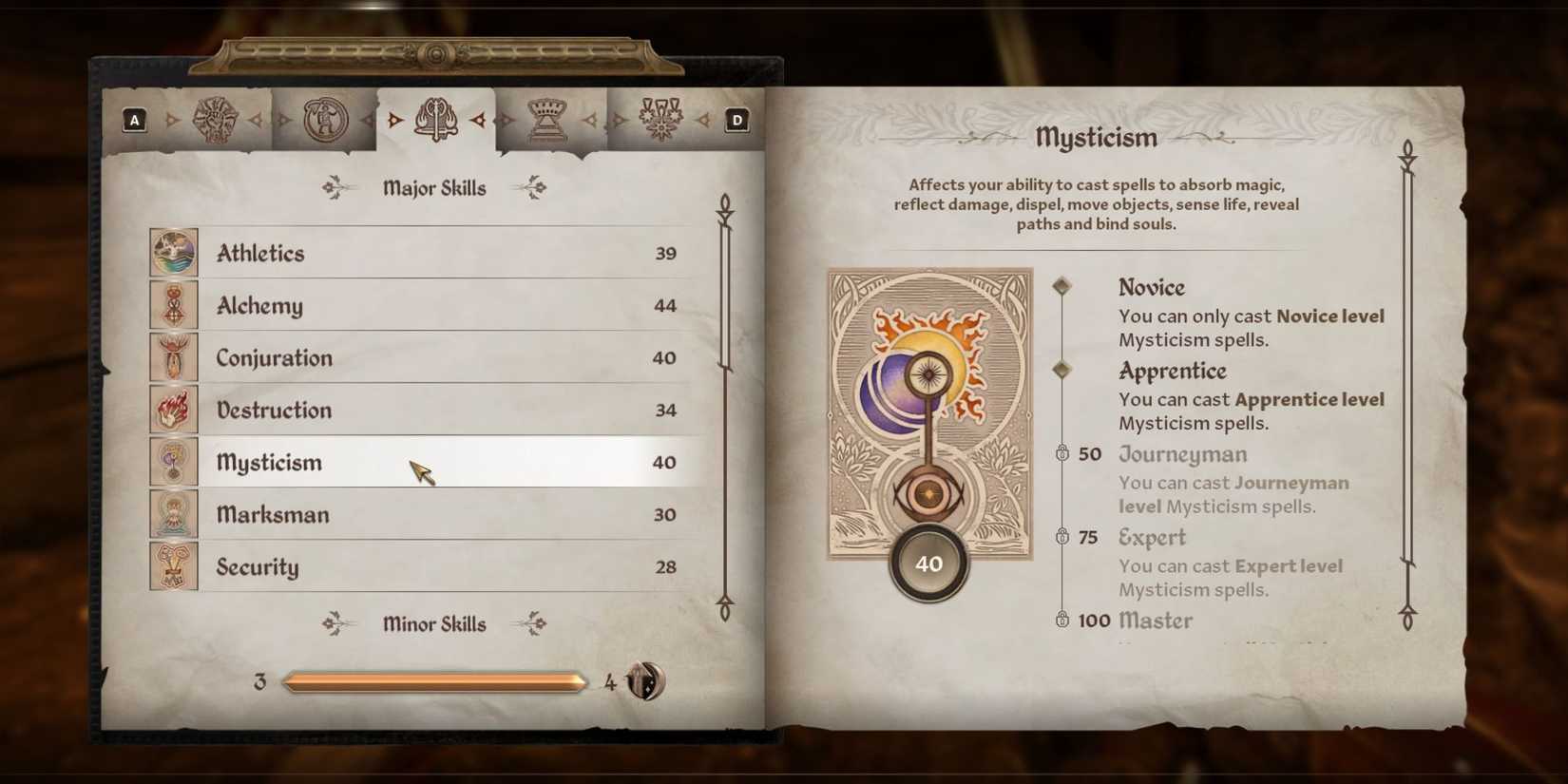This screenshot has width=1568, height=784.
Task: Click the Marksman skill icon
Action: pos(173,514)
